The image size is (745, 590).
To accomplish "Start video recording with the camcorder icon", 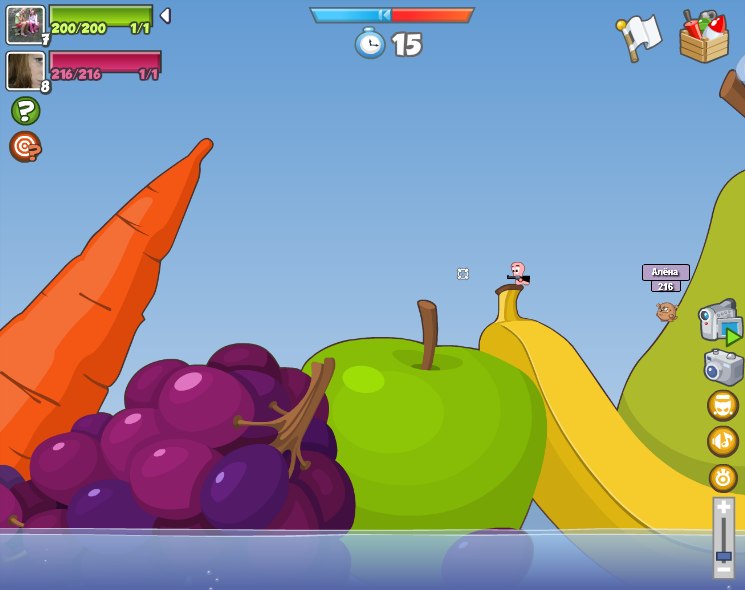I will 720,322.
